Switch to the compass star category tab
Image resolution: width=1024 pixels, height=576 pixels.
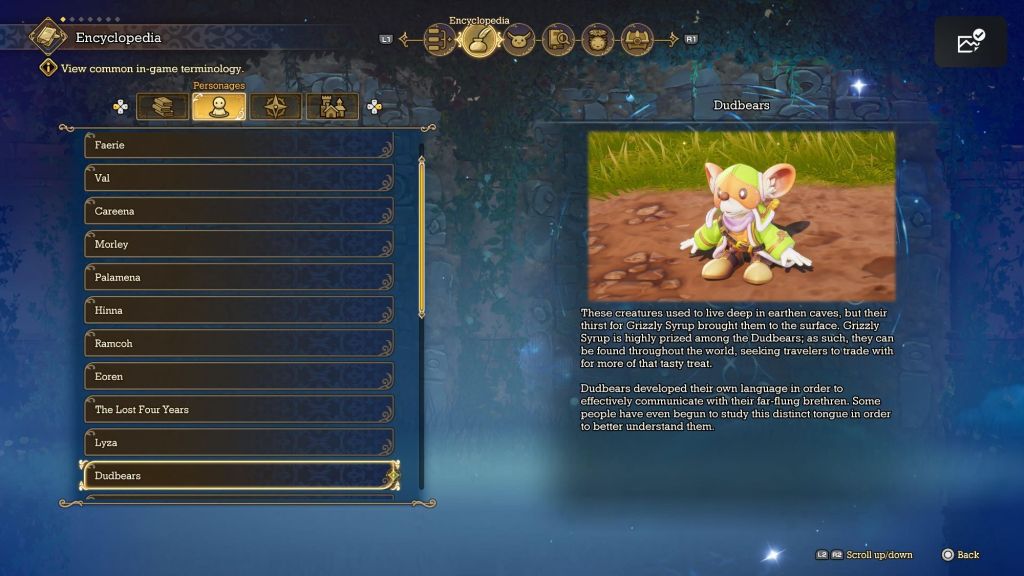point(275,107)
